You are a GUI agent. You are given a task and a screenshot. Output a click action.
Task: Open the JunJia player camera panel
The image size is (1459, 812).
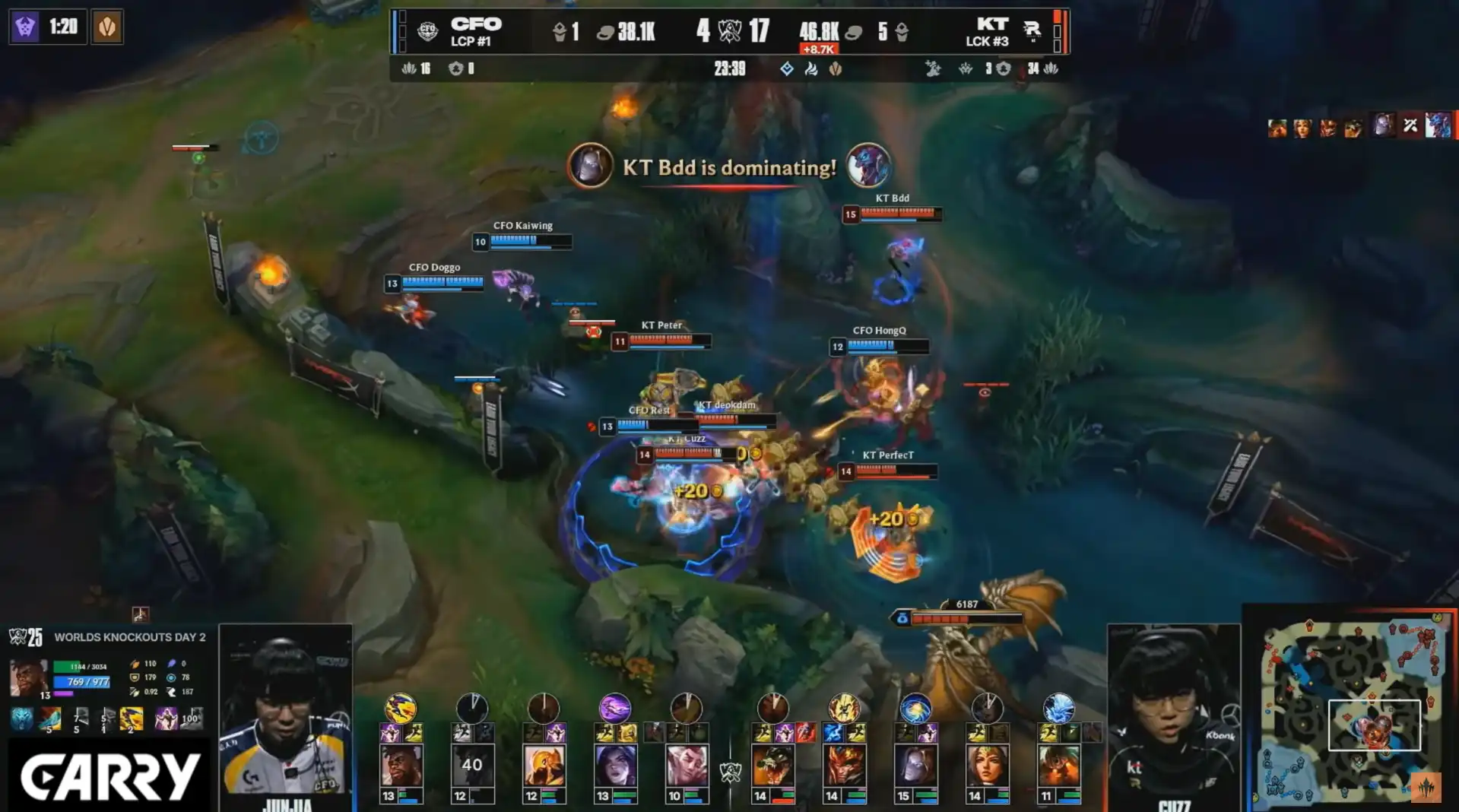286,715
